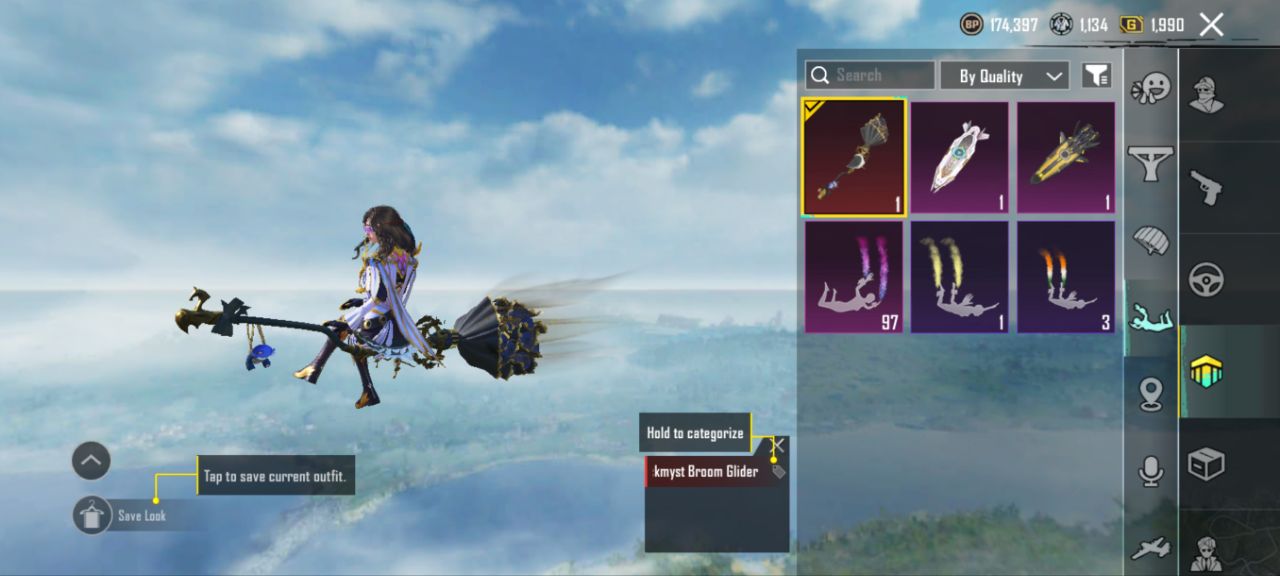Close the Broom Glider info panel

(x=779, y=445)
